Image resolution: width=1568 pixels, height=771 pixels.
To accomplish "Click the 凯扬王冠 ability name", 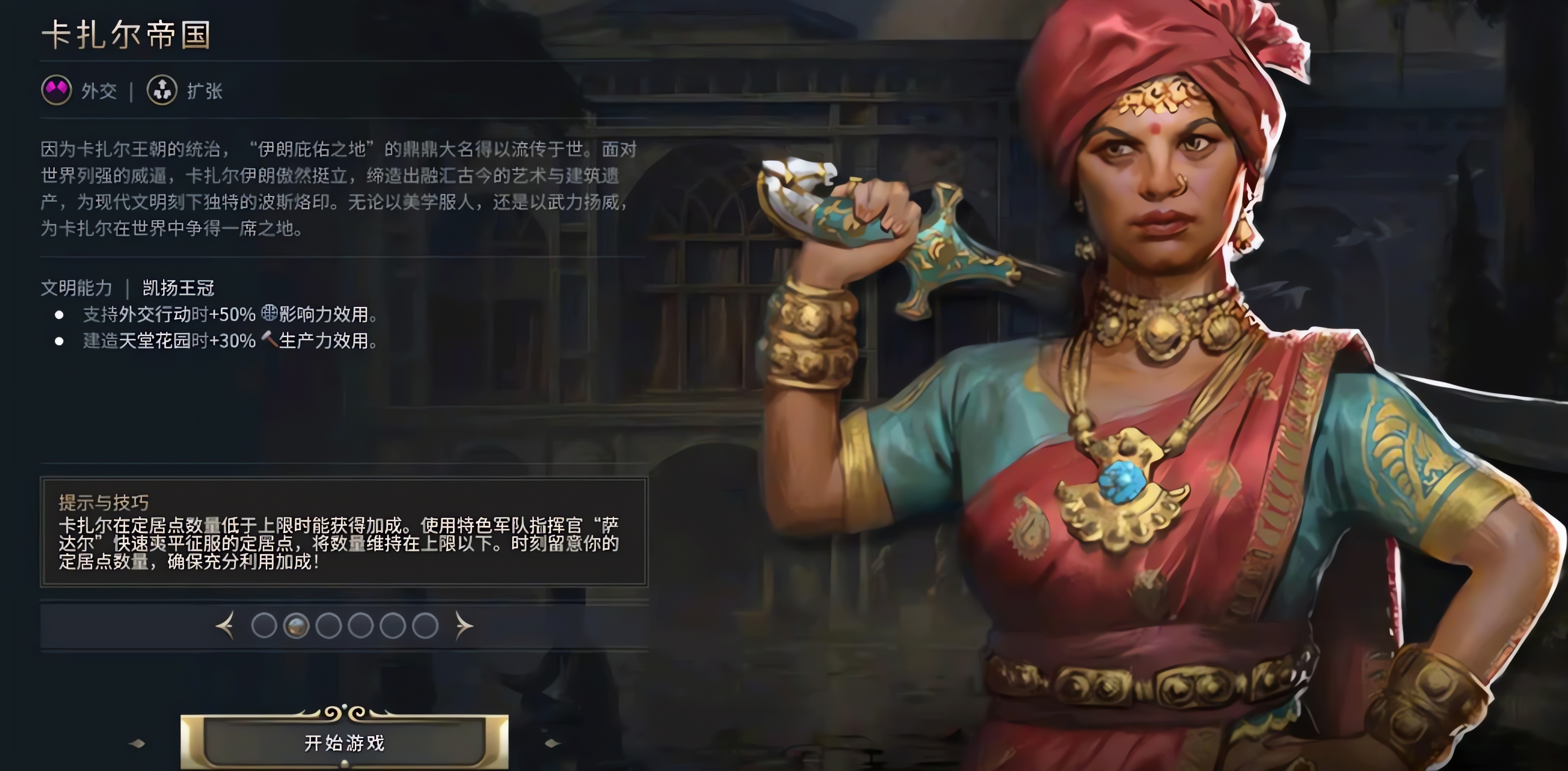I will 179,288.
